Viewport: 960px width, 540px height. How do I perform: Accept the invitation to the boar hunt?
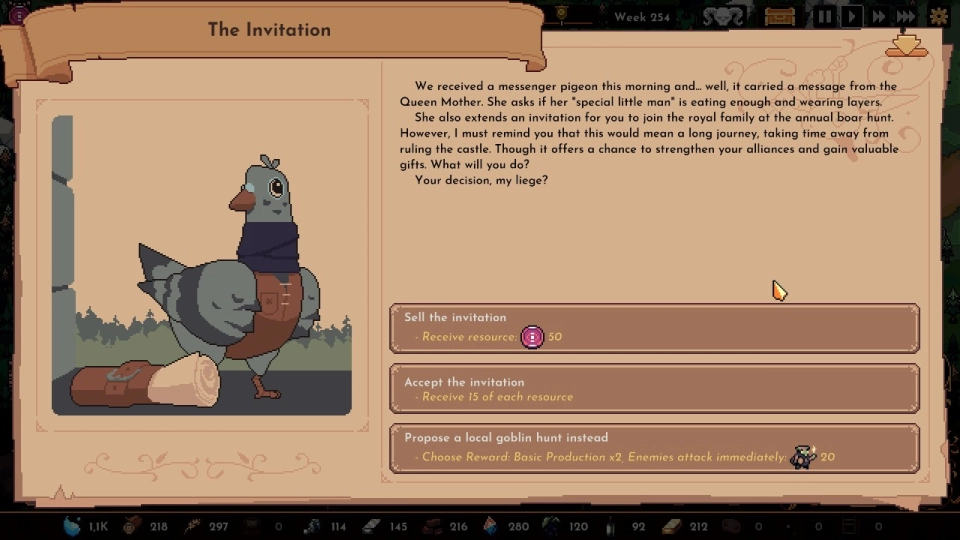coord(654,389)
